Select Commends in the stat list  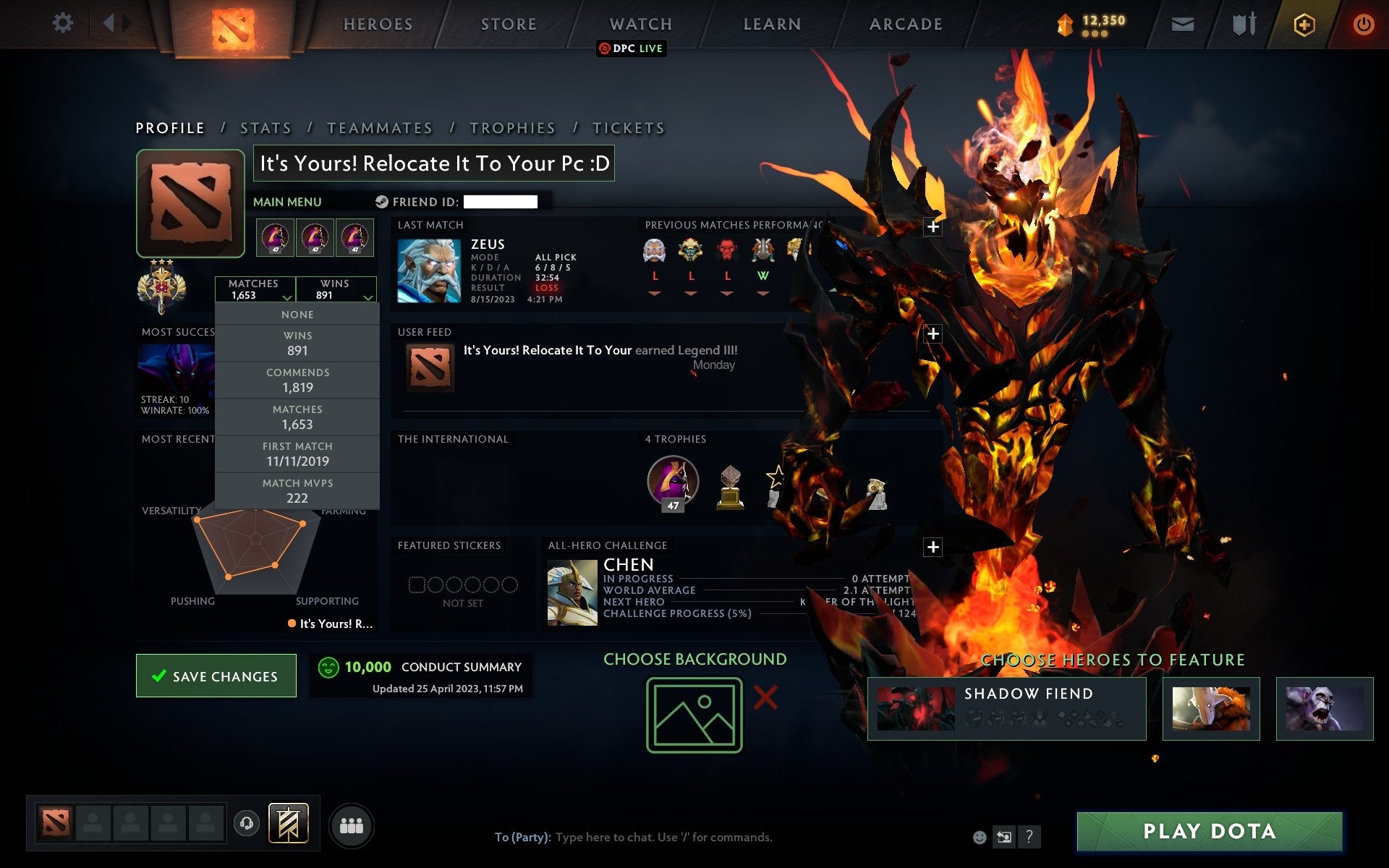[298, 380]
